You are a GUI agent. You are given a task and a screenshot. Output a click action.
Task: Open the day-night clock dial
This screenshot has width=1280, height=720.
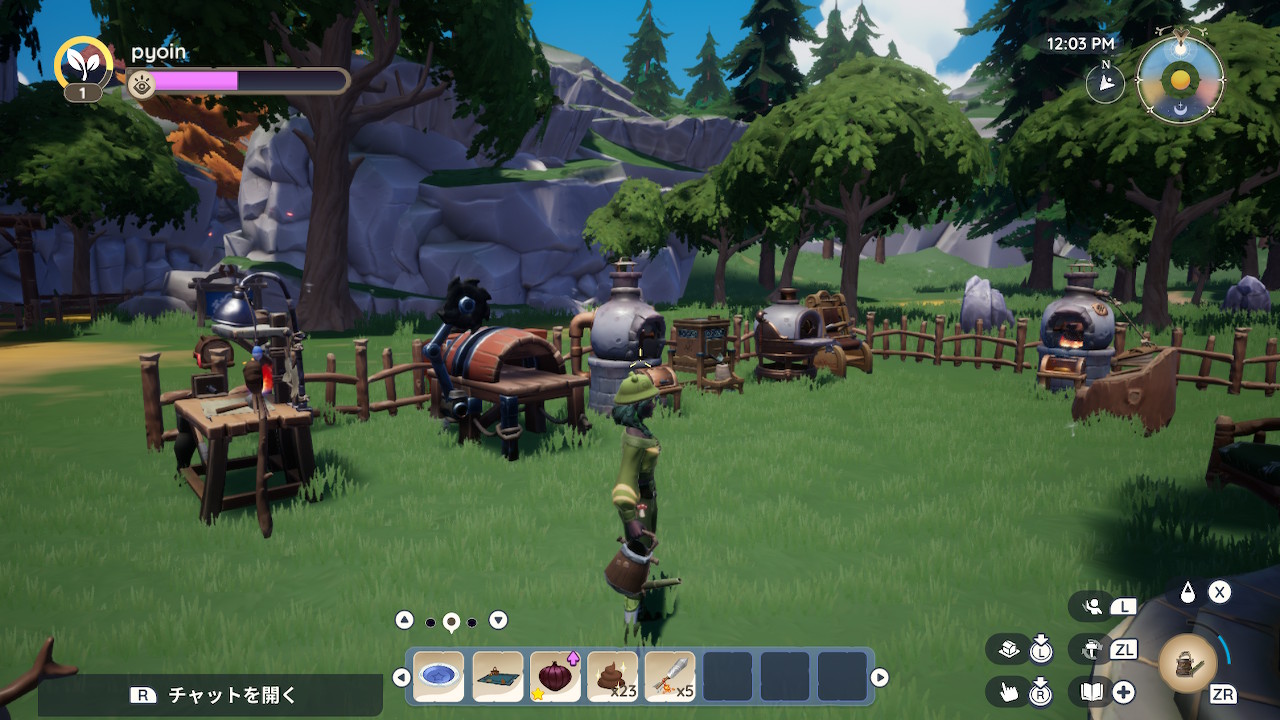click(1181, 80)
